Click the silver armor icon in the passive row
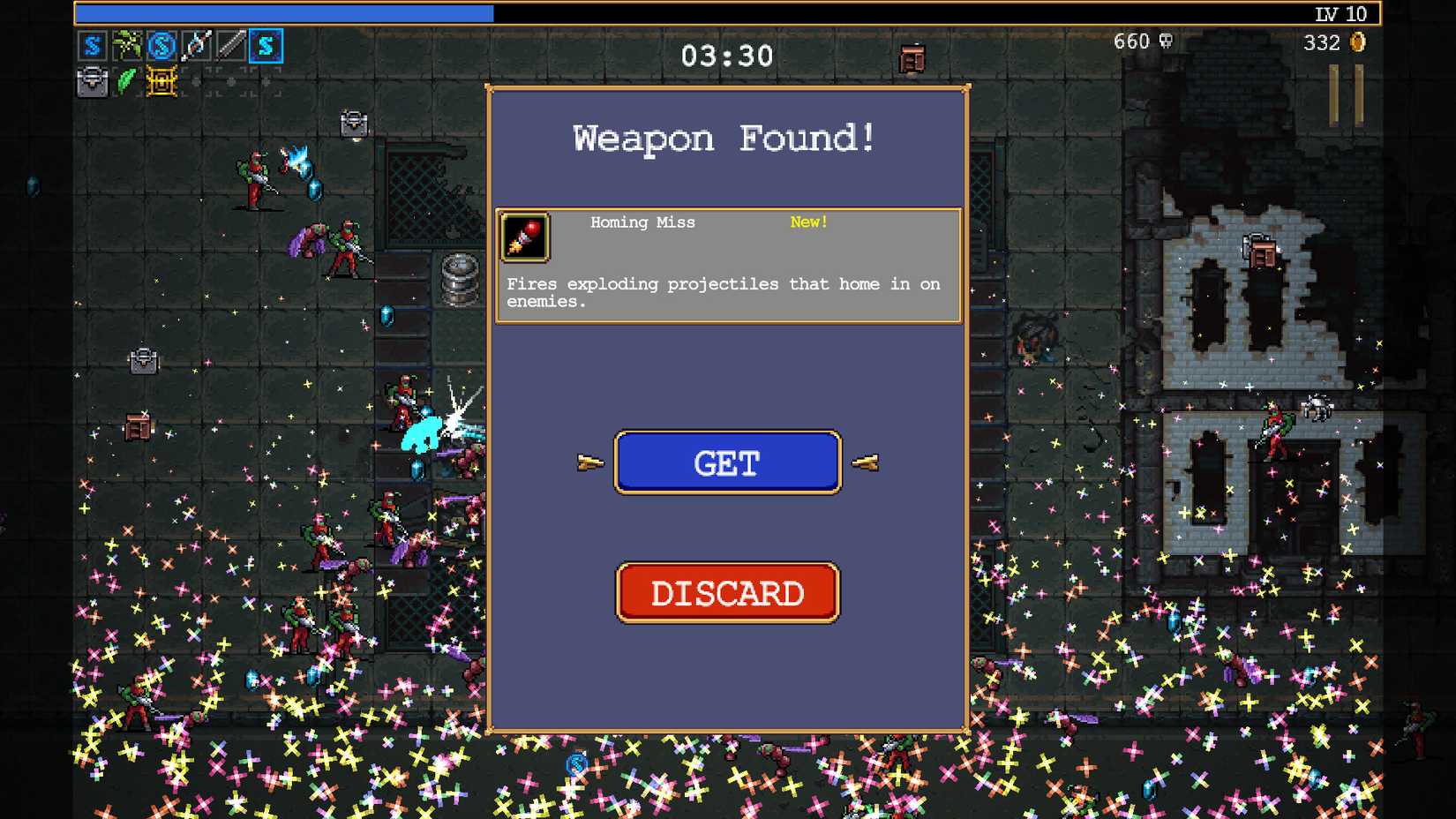 pyautogui.click(x=92, y=81)
